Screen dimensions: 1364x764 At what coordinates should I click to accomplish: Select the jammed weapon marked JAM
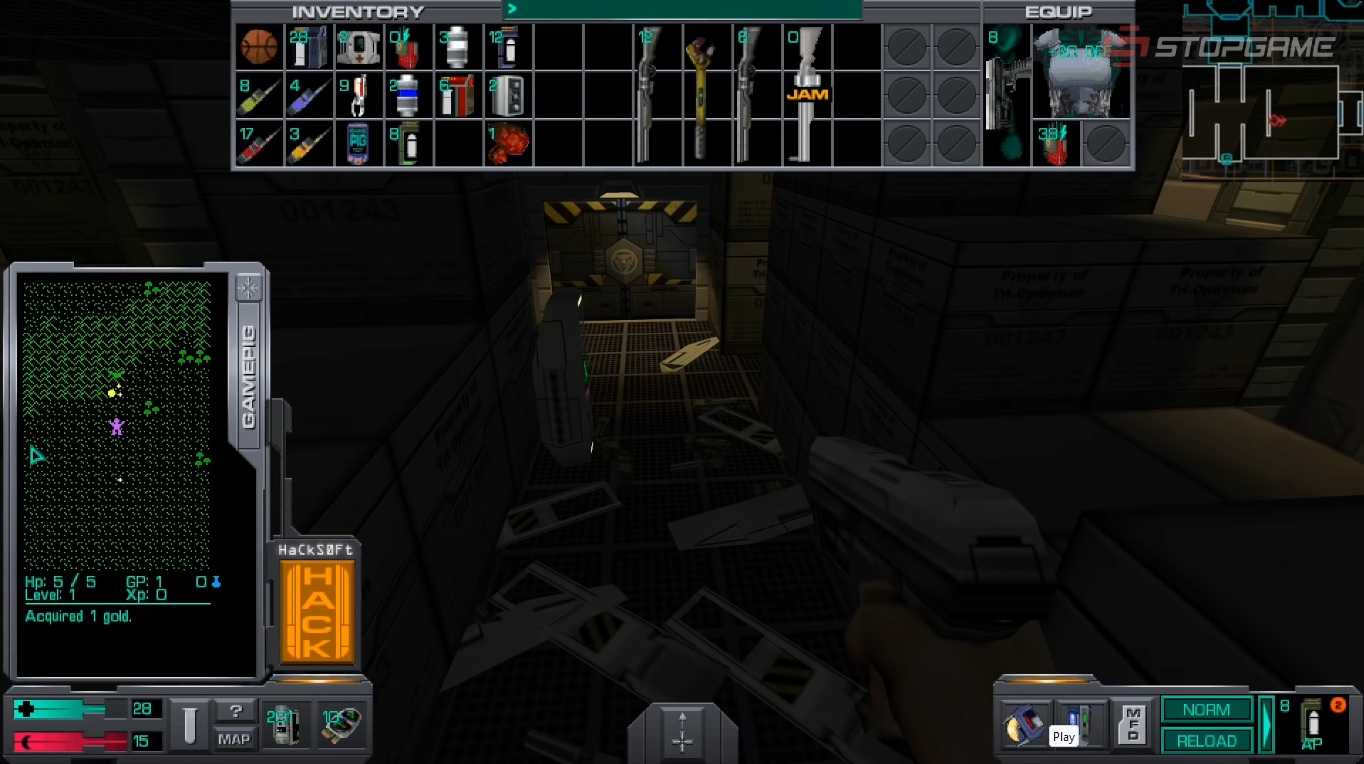pos(807,94)
